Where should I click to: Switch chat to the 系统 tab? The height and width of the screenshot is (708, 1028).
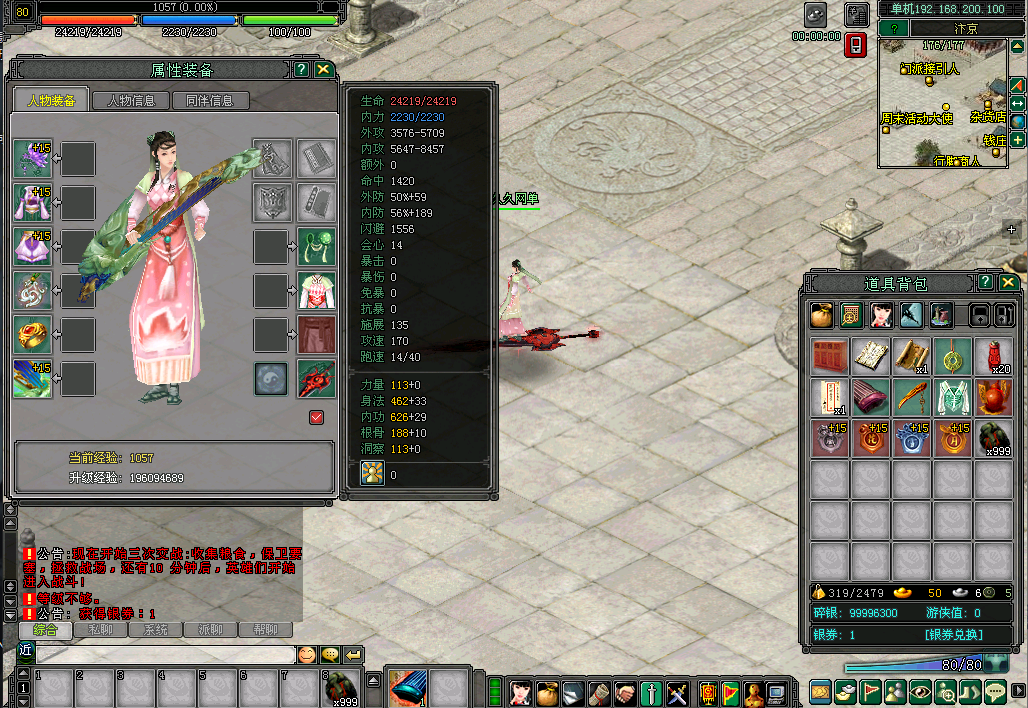155,630
